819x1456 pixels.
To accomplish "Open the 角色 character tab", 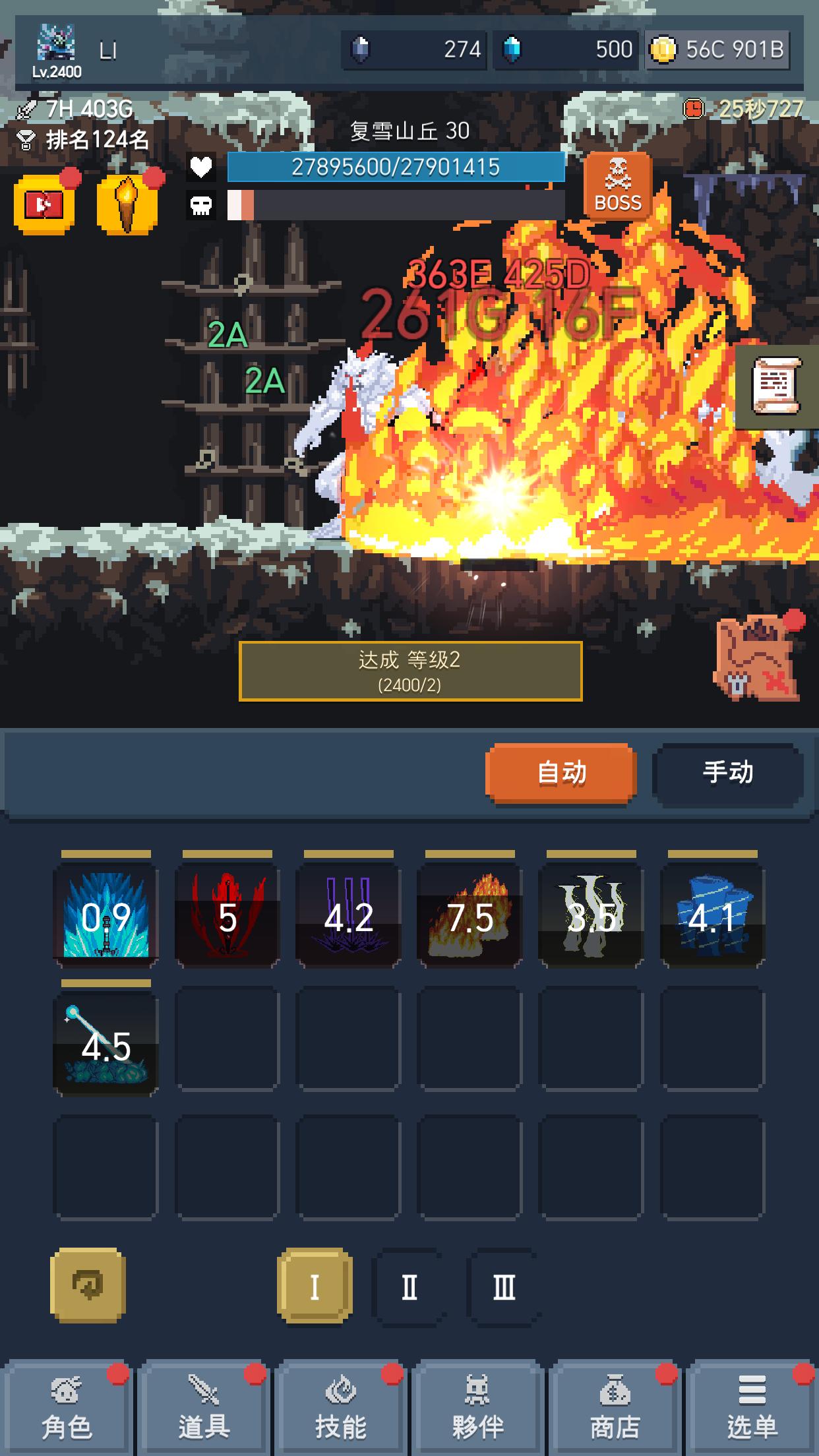I will (x=67, y=1409).
